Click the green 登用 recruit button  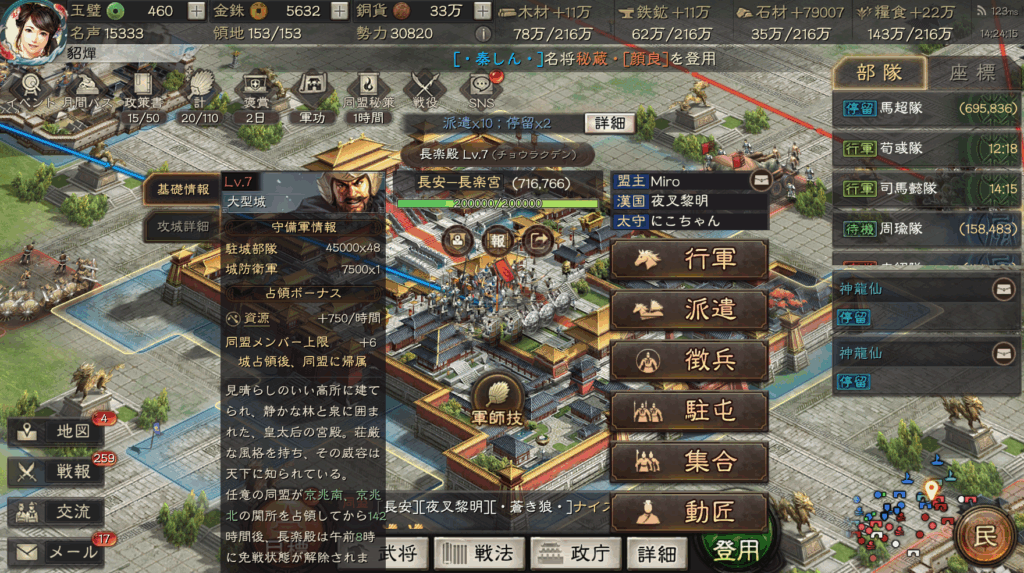(x=735, y=550)
